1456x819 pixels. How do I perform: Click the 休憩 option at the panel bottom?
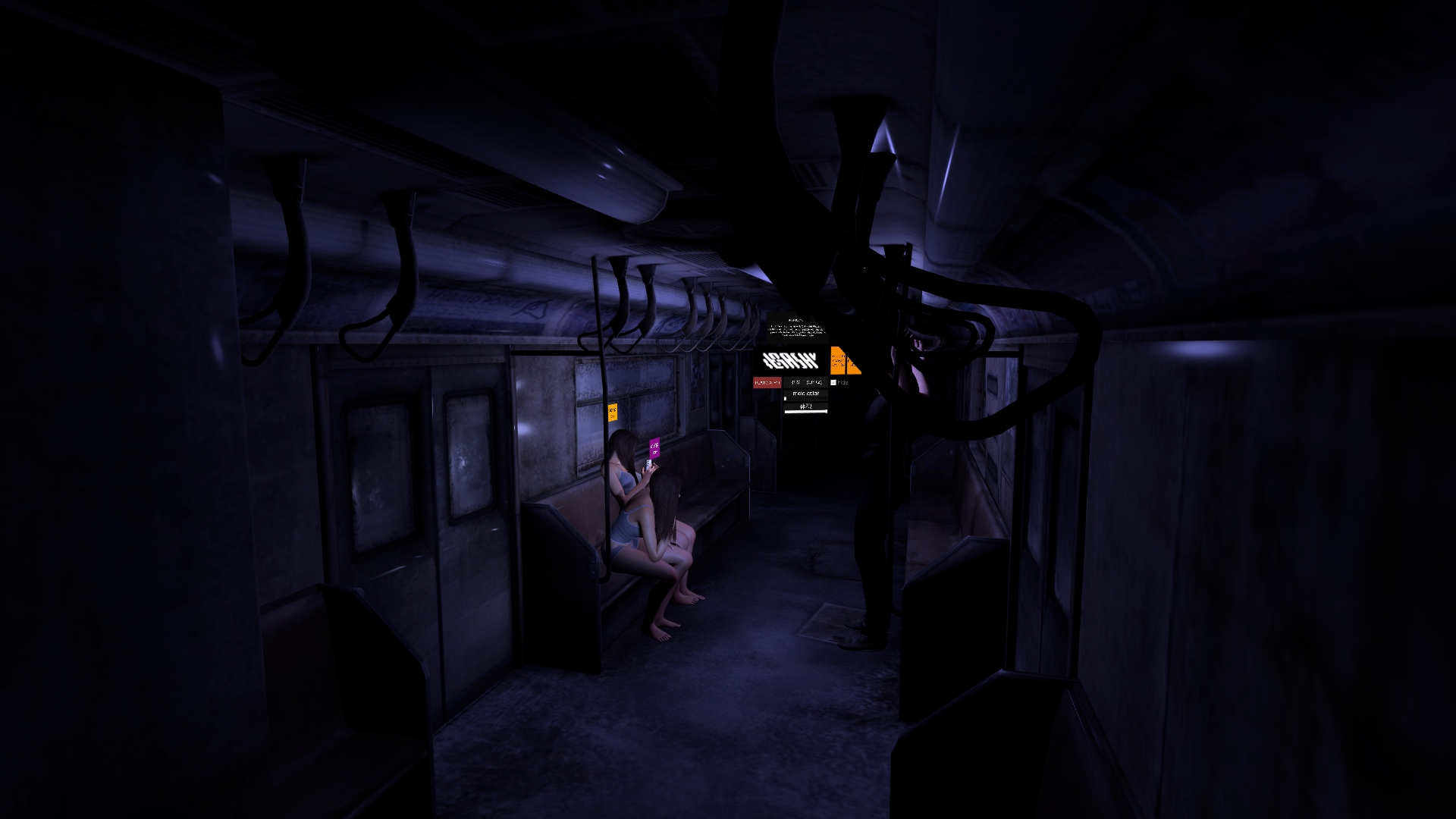click(806, 406)
